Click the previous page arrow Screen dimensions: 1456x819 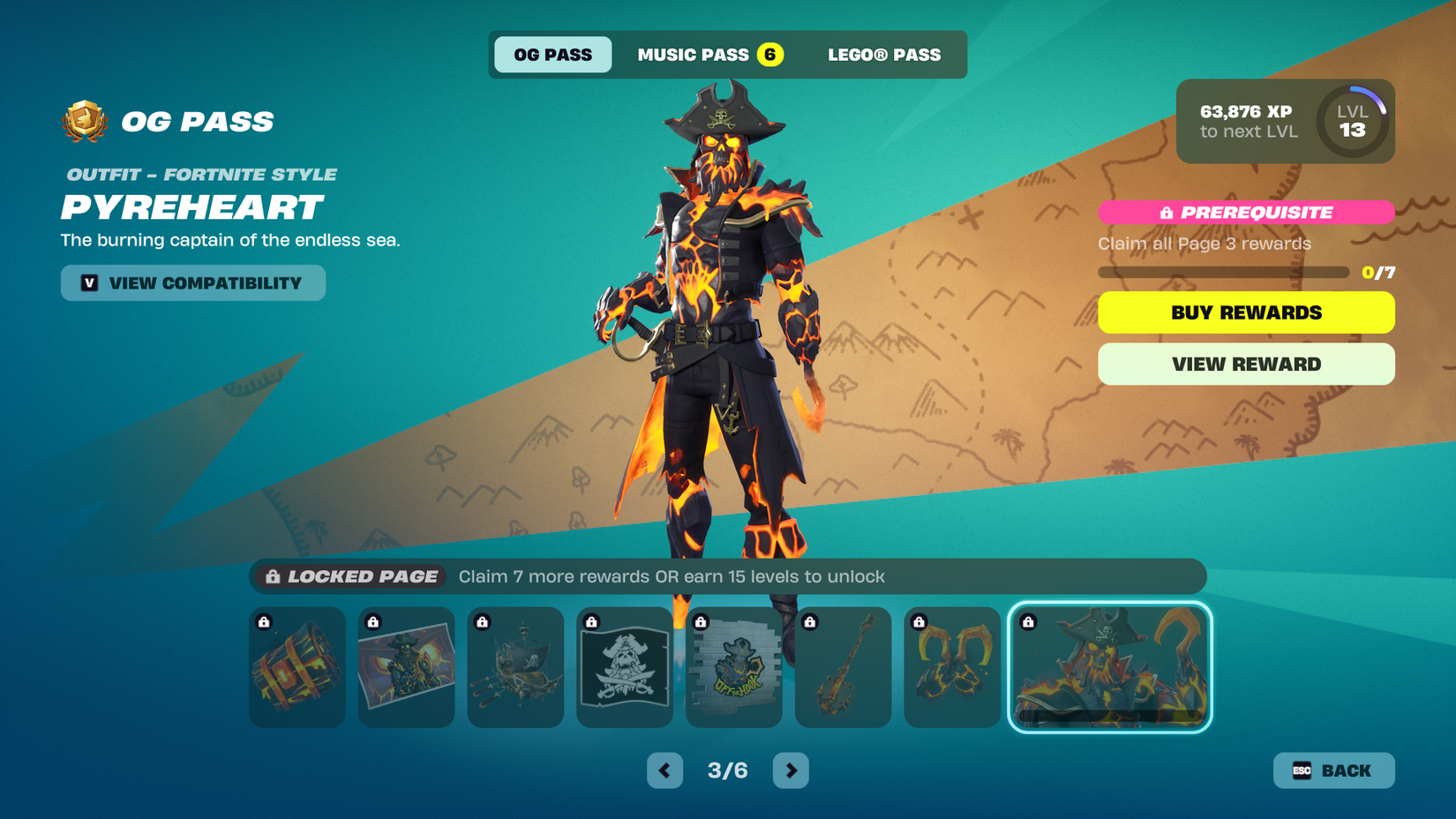(664, 770)
